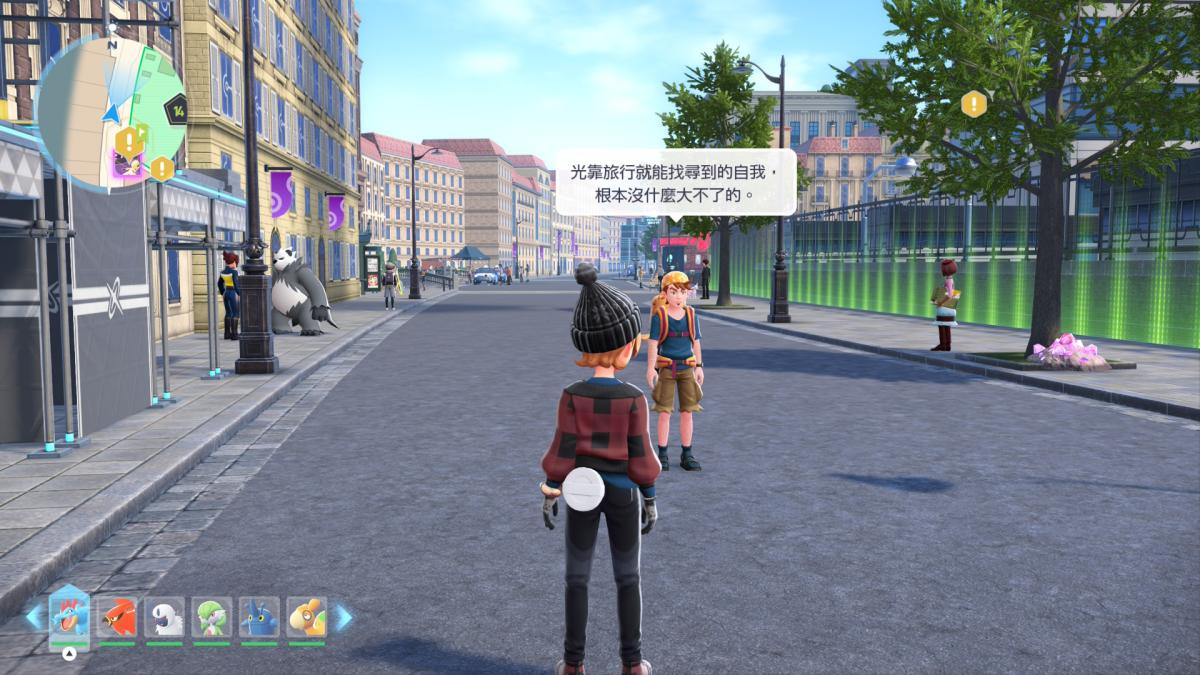Select the green flag marker on the minimap
1200x675 pixels.
click(x=142, y=130)
